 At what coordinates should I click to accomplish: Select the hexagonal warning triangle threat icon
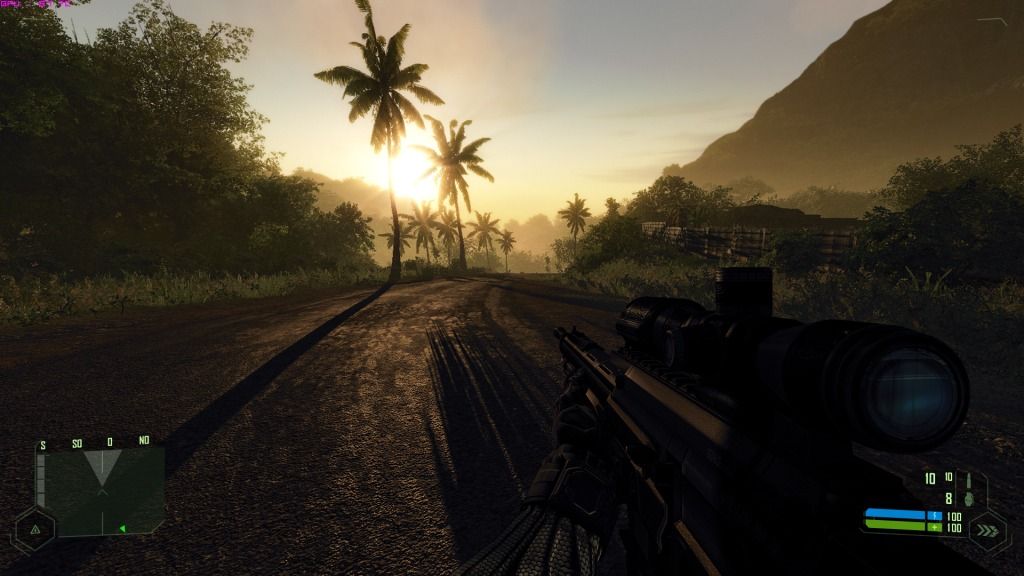click(34, 528)
